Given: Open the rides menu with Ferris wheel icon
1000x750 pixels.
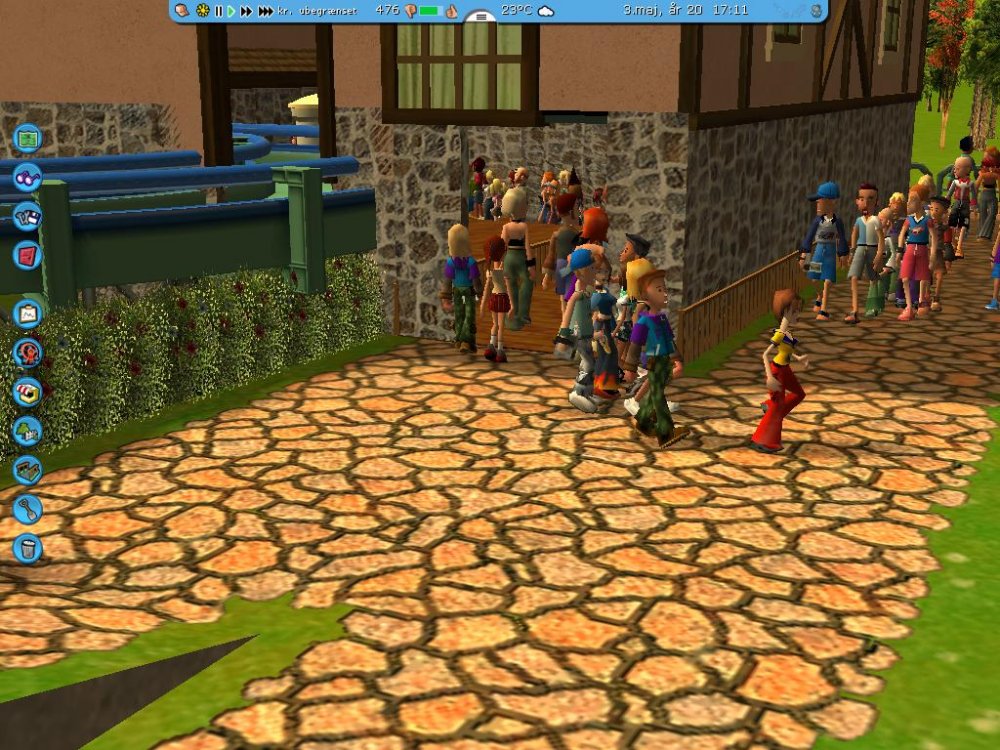Looking at the screenshot, I should click(x=27, y=352).
